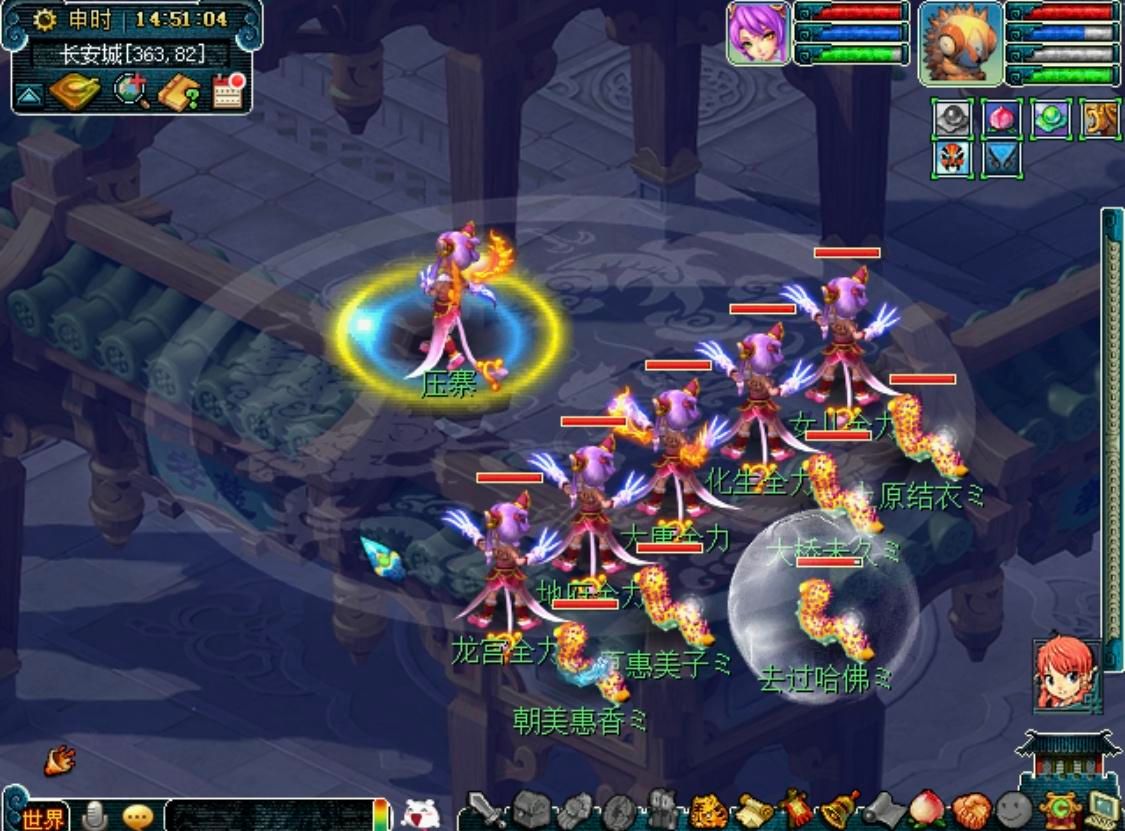Click the red-haired girl portrait
The image size is (1125, 831).
coord(1067,675)
